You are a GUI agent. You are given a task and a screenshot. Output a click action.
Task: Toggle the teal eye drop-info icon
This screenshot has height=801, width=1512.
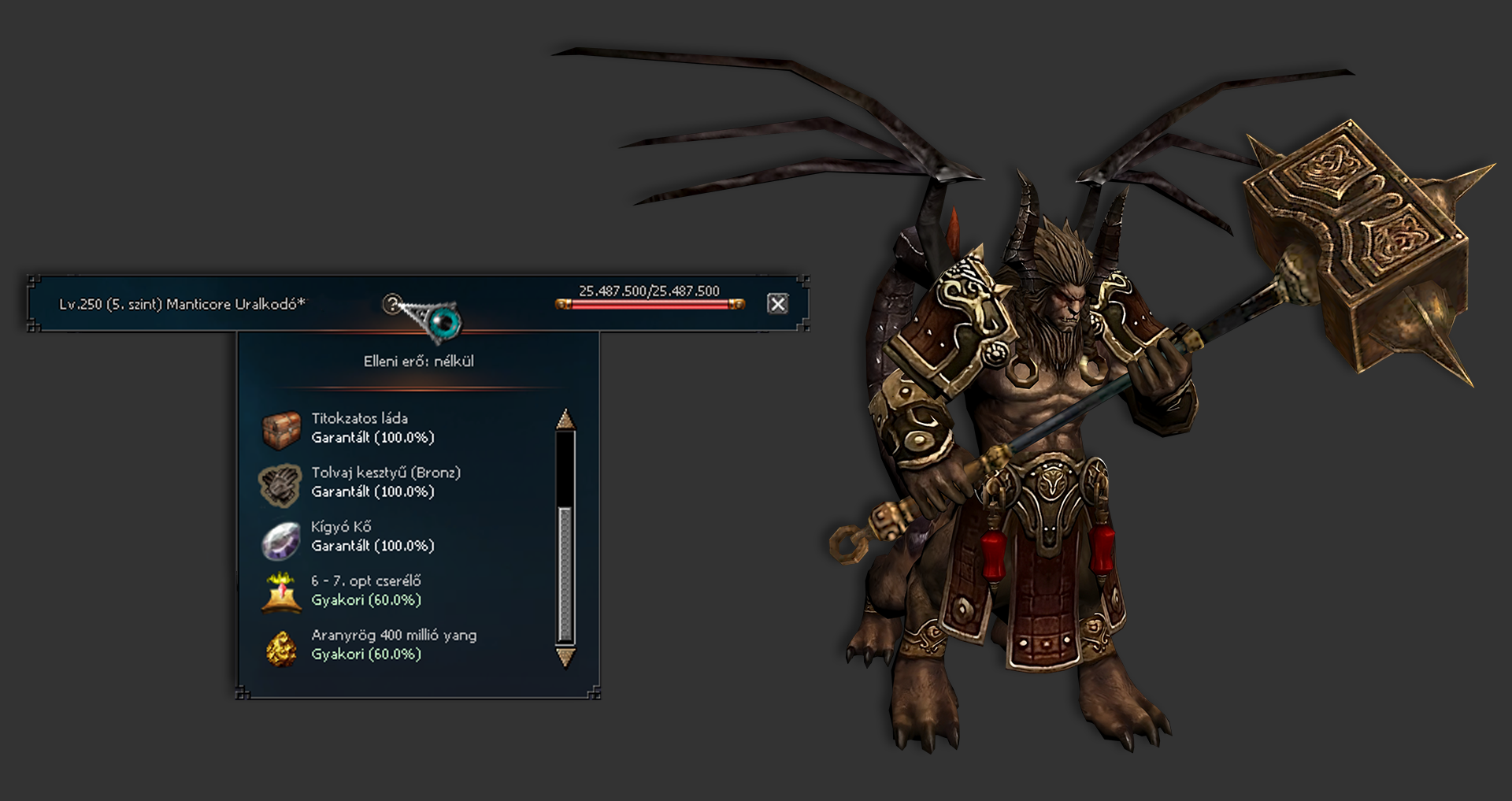[x=445, y=321]
